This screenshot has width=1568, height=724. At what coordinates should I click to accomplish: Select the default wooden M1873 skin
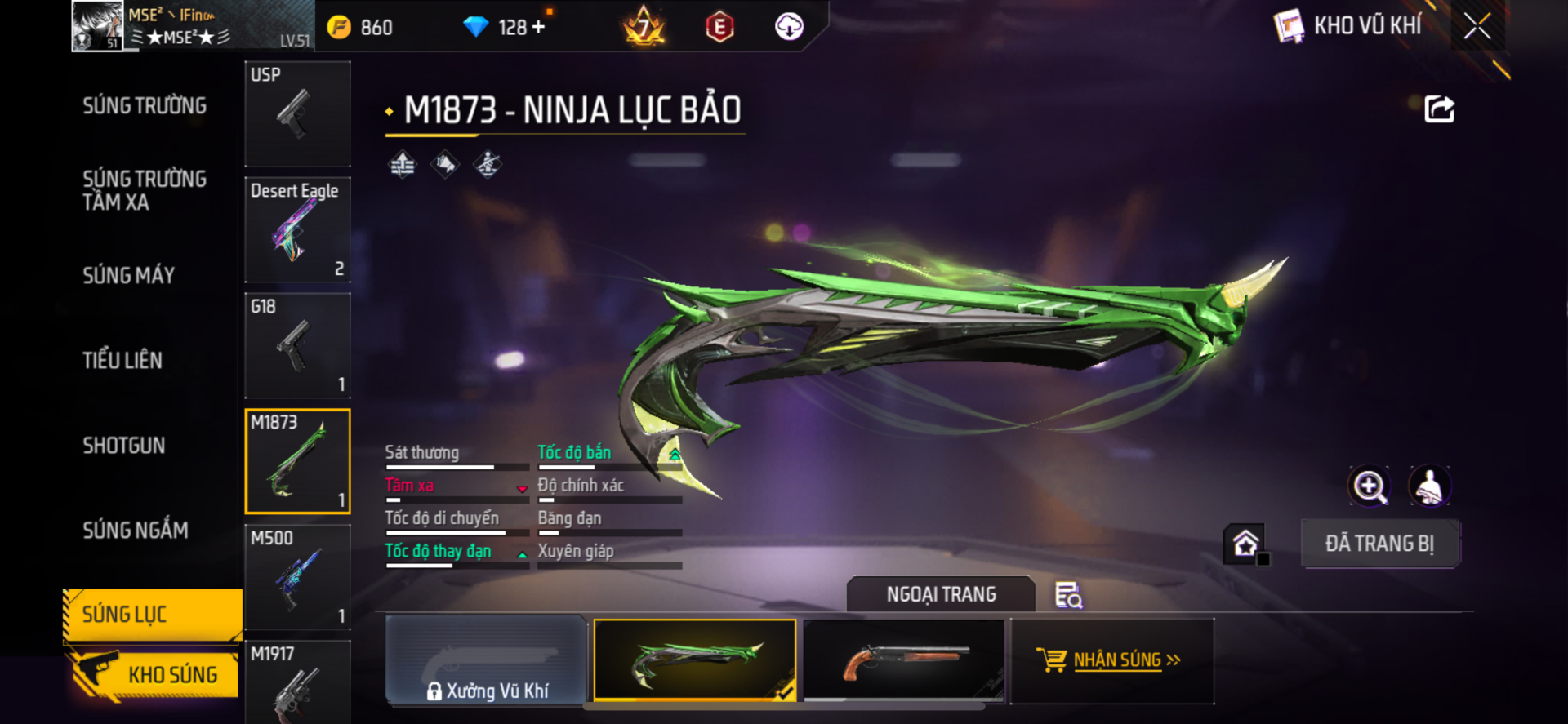[x=904, y=660]
